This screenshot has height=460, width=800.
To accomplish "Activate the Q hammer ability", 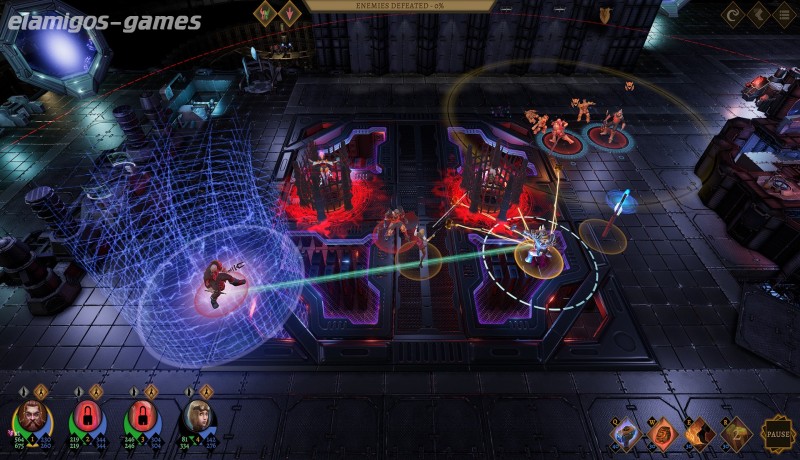I will coord(625,434).
